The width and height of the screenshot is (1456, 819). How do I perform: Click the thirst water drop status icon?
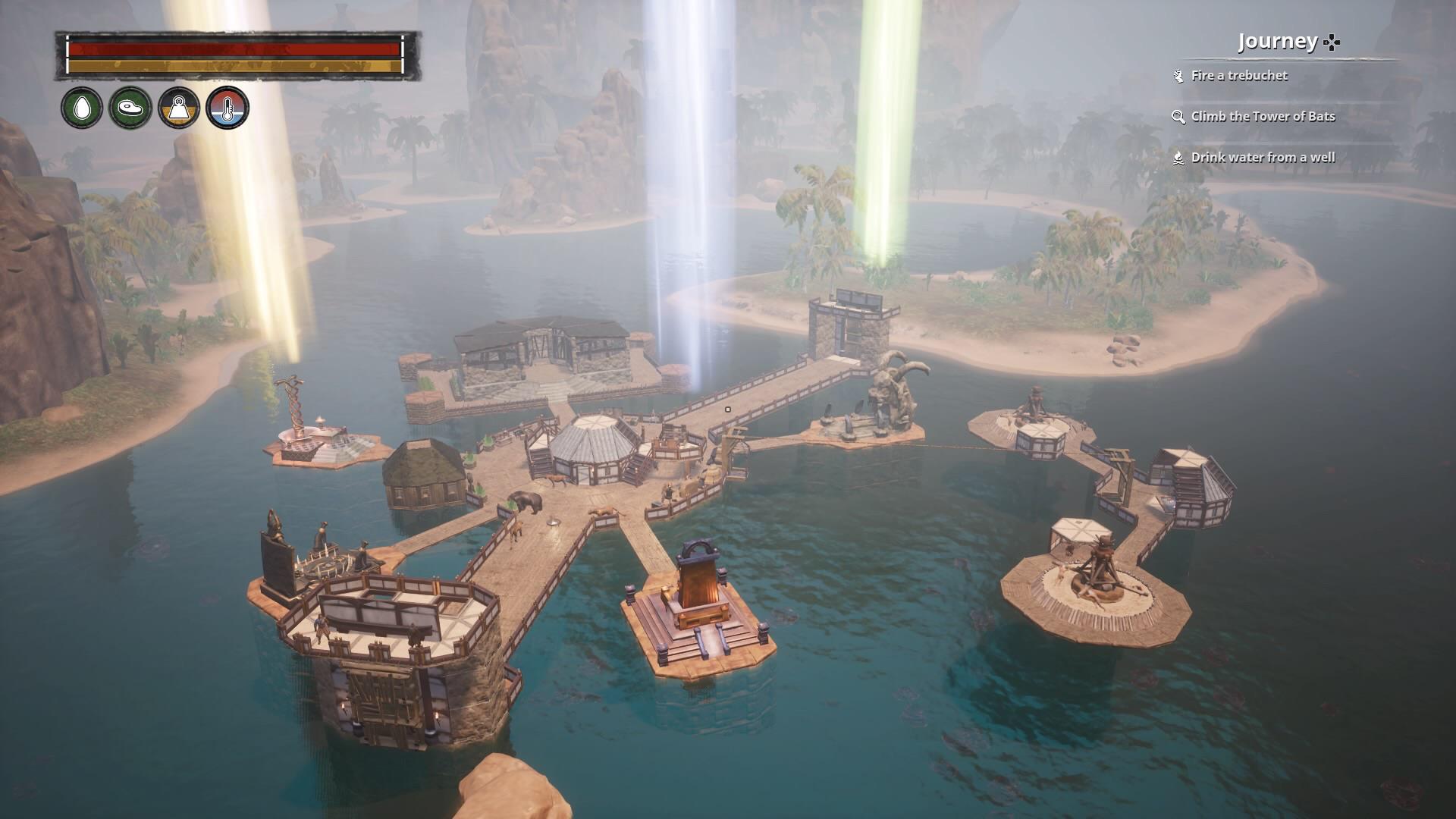click(x=81, y=108)
